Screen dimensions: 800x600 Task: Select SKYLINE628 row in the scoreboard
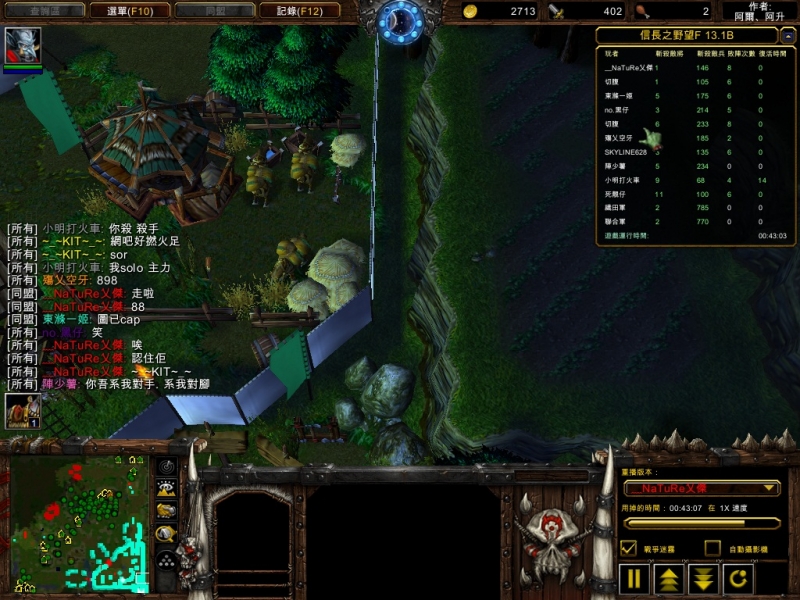tap(626, 152)
